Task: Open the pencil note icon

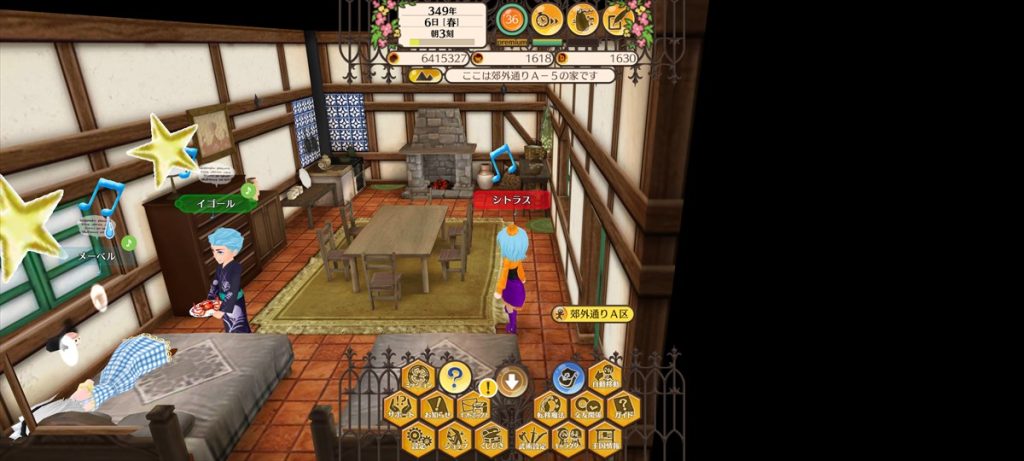Action: 617,18
